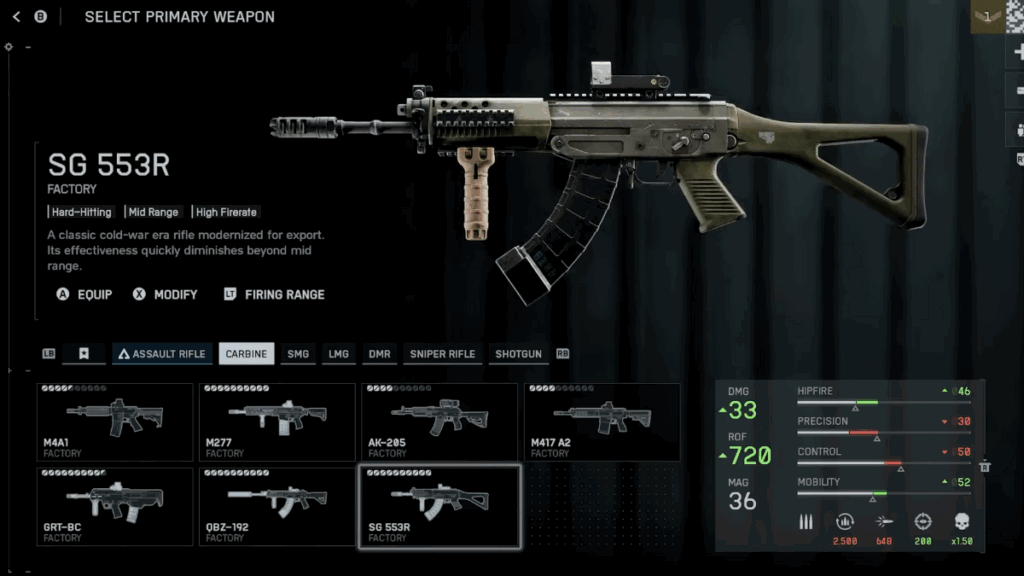Image resolution: width=1024 pixels, height=576 pixels.
Task: Open the Shotgun weapon tab
Action: (x=518, y=354)
